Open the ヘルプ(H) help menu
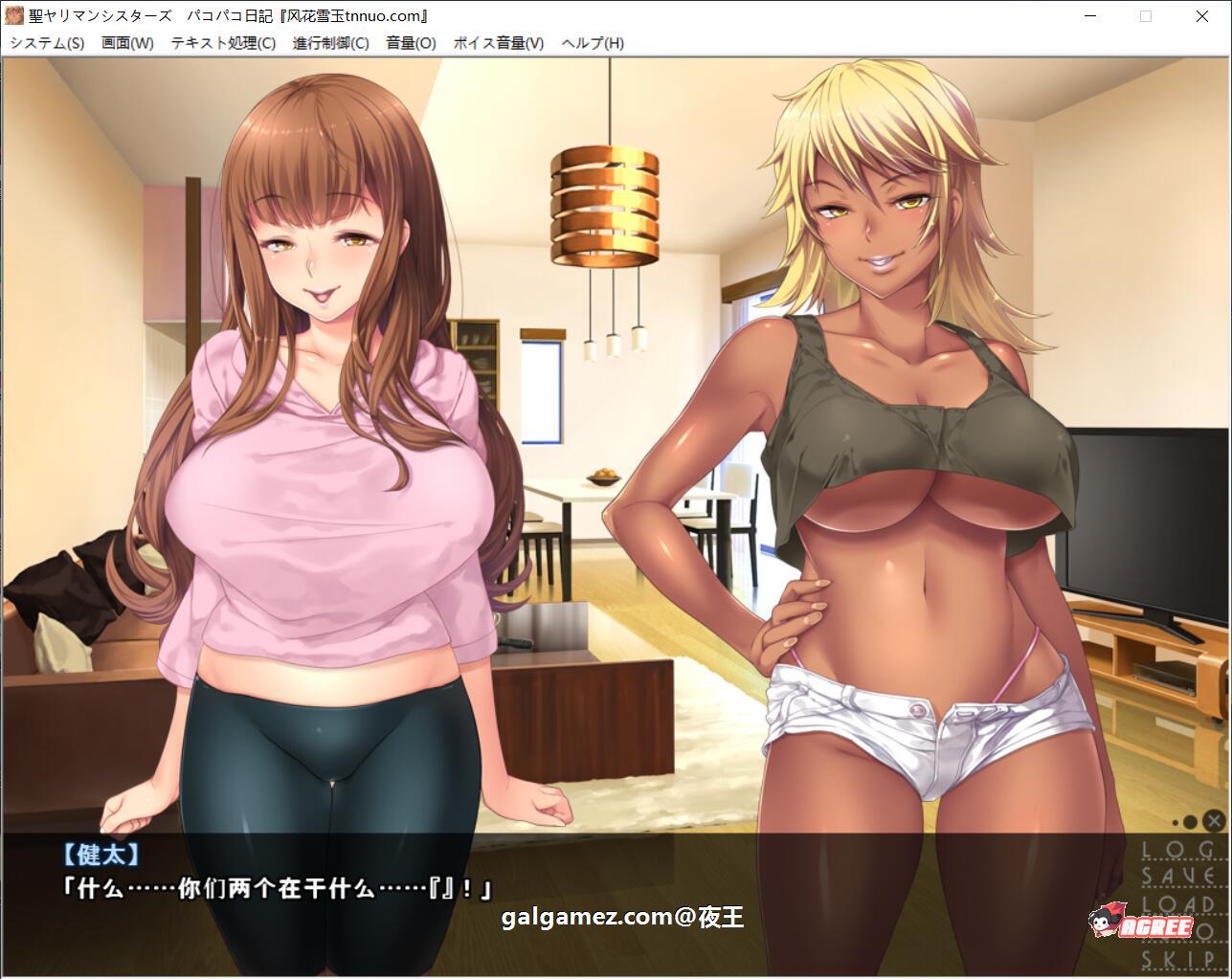Viewport: 1232px width, 979px height. pos(593,43)
